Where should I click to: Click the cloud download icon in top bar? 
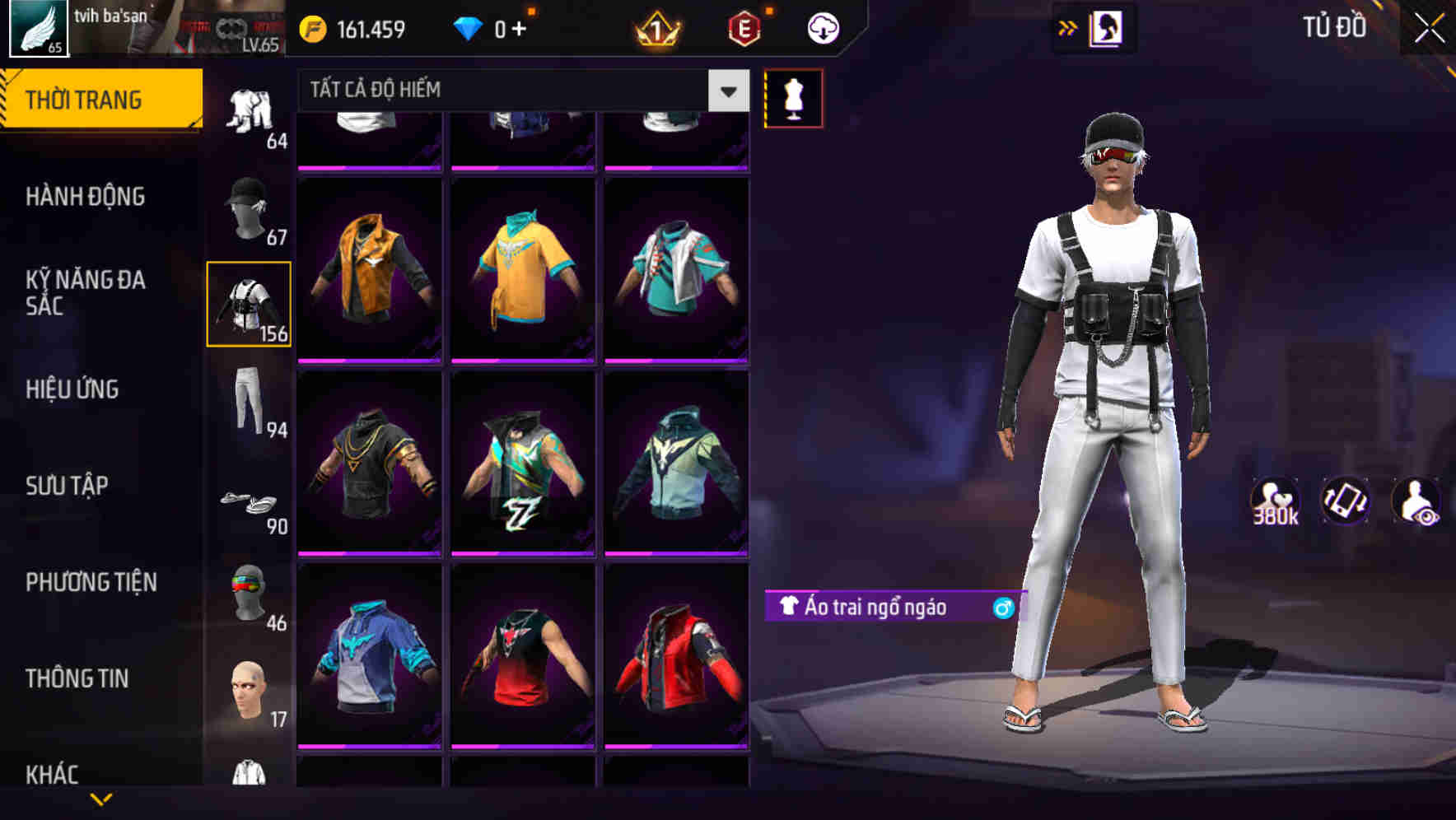821,27
